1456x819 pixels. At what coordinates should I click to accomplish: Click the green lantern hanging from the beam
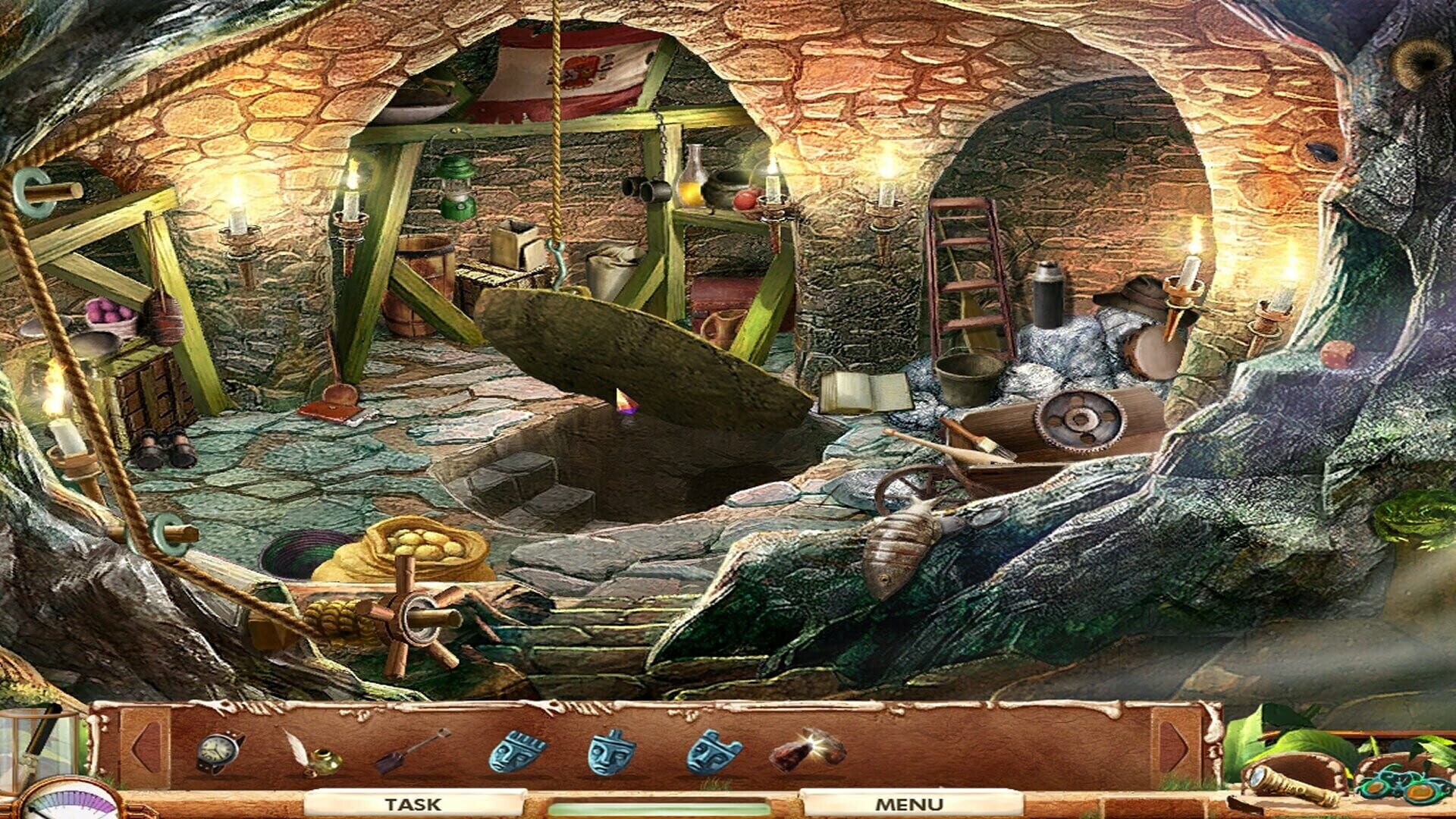[455, 190]
